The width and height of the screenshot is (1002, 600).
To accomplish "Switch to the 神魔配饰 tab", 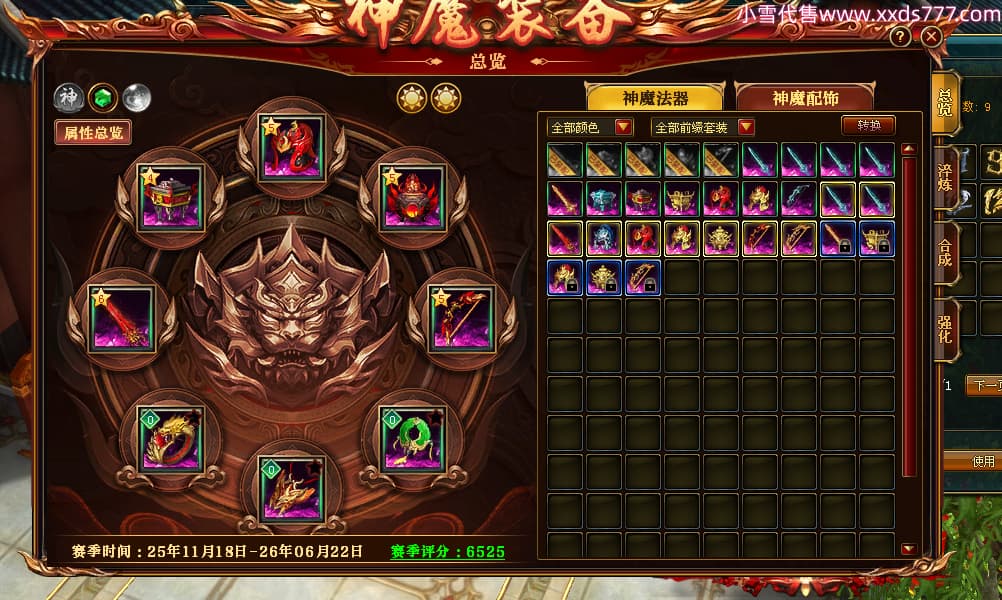I will pyautogui.click(x=804, y=98).
